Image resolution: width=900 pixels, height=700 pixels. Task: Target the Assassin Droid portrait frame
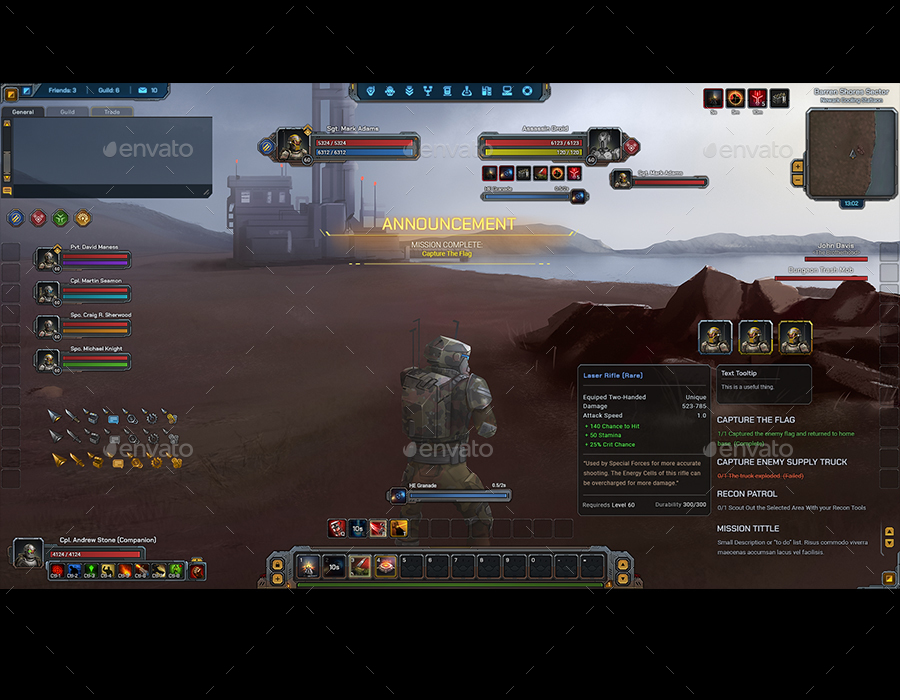pos(603,144)
